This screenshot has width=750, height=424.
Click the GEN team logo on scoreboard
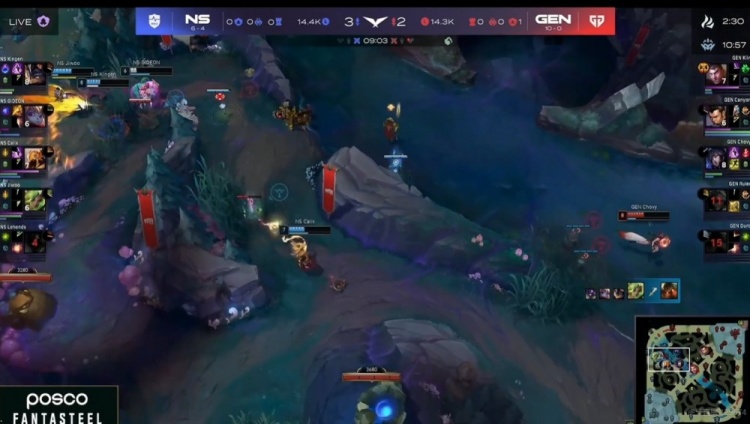[598, 20]
